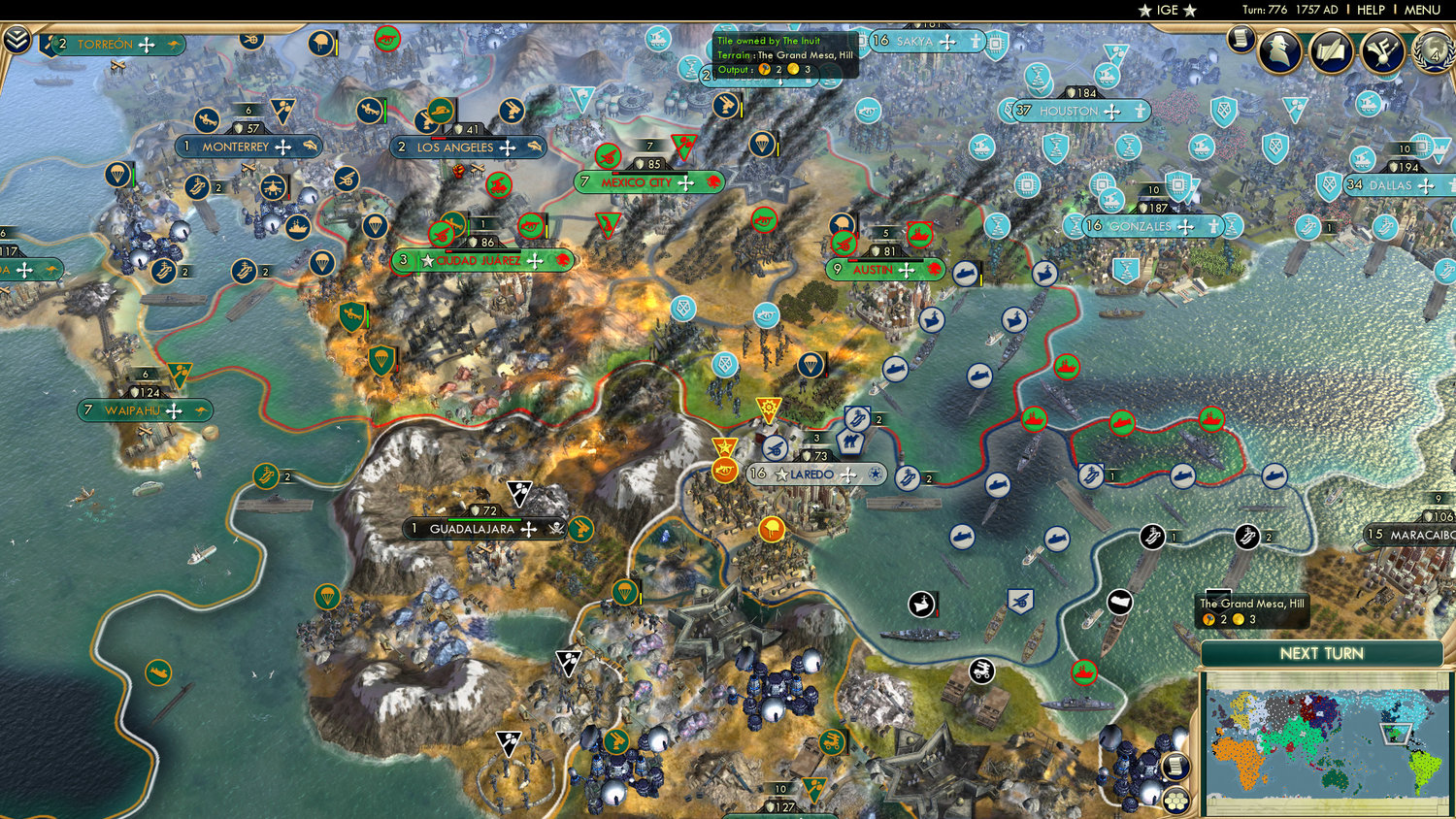
Task: Select the paratrooper unit icon above Laredo
Action: pyautogui.click(x=811, y=366)
